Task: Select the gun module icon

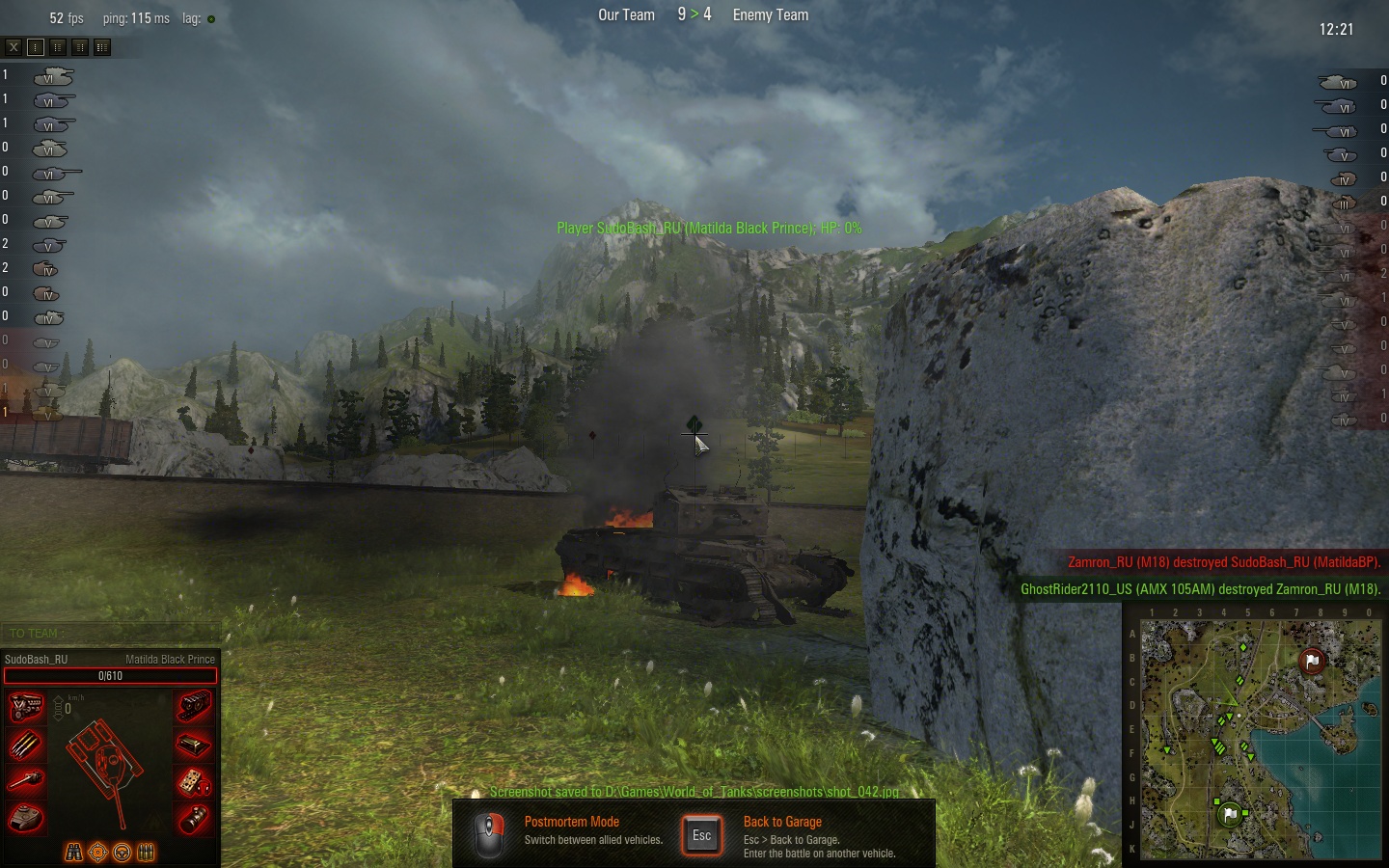Action: 26,781
